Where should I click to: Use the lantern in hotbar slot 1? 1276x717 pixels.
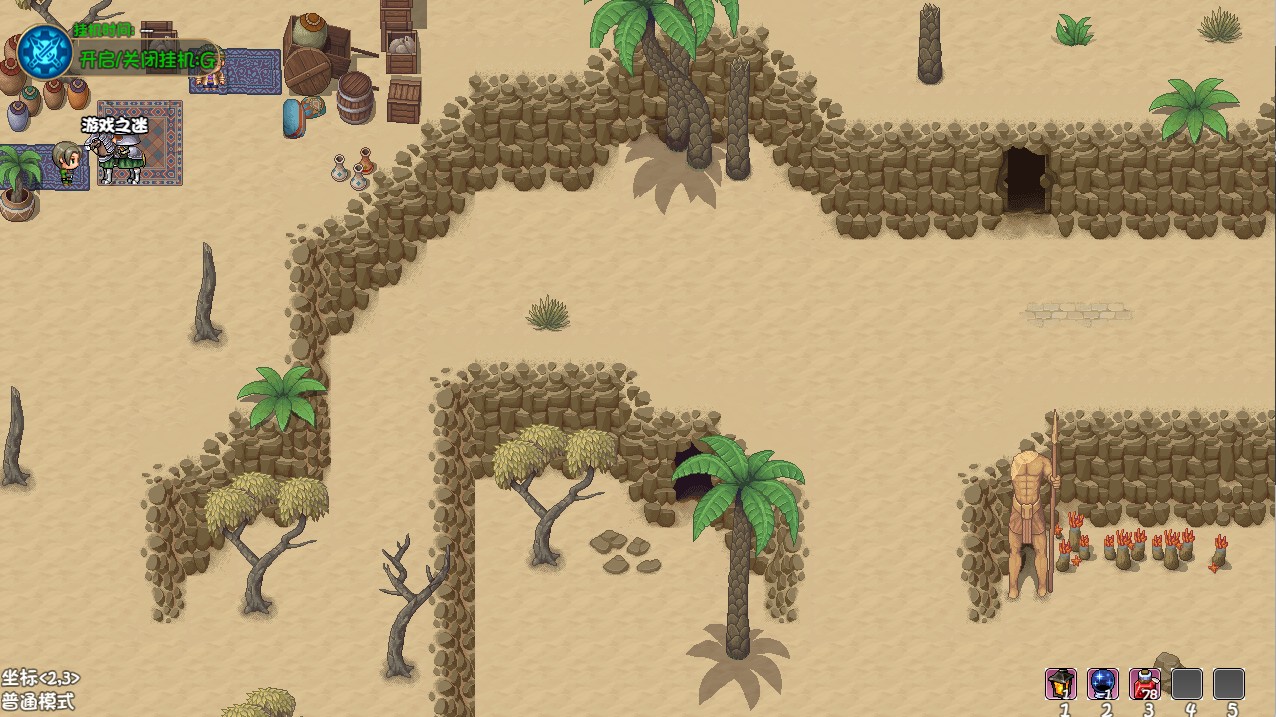pos(1061,683)
